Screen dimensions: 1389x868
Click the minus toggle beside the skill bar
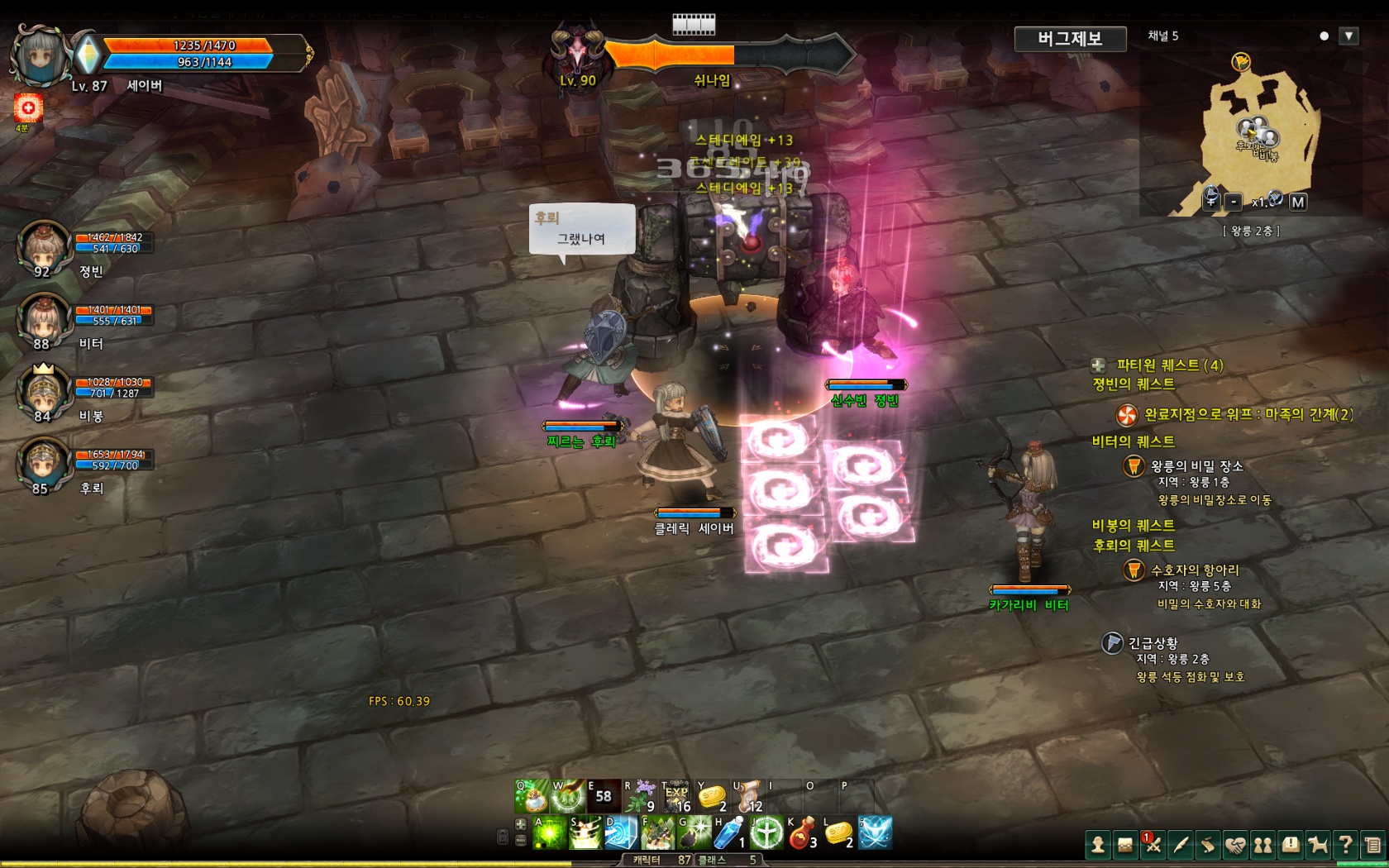519,840
